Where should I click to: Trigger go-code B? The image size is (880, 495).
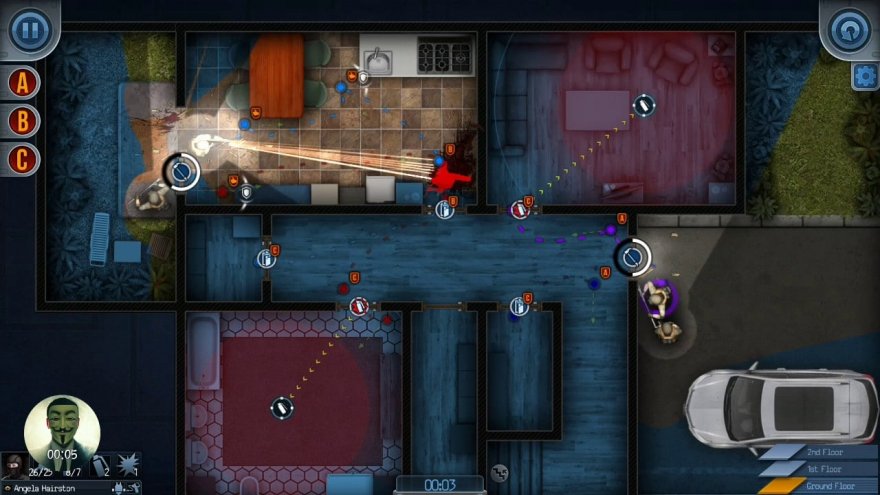point(22,121)
